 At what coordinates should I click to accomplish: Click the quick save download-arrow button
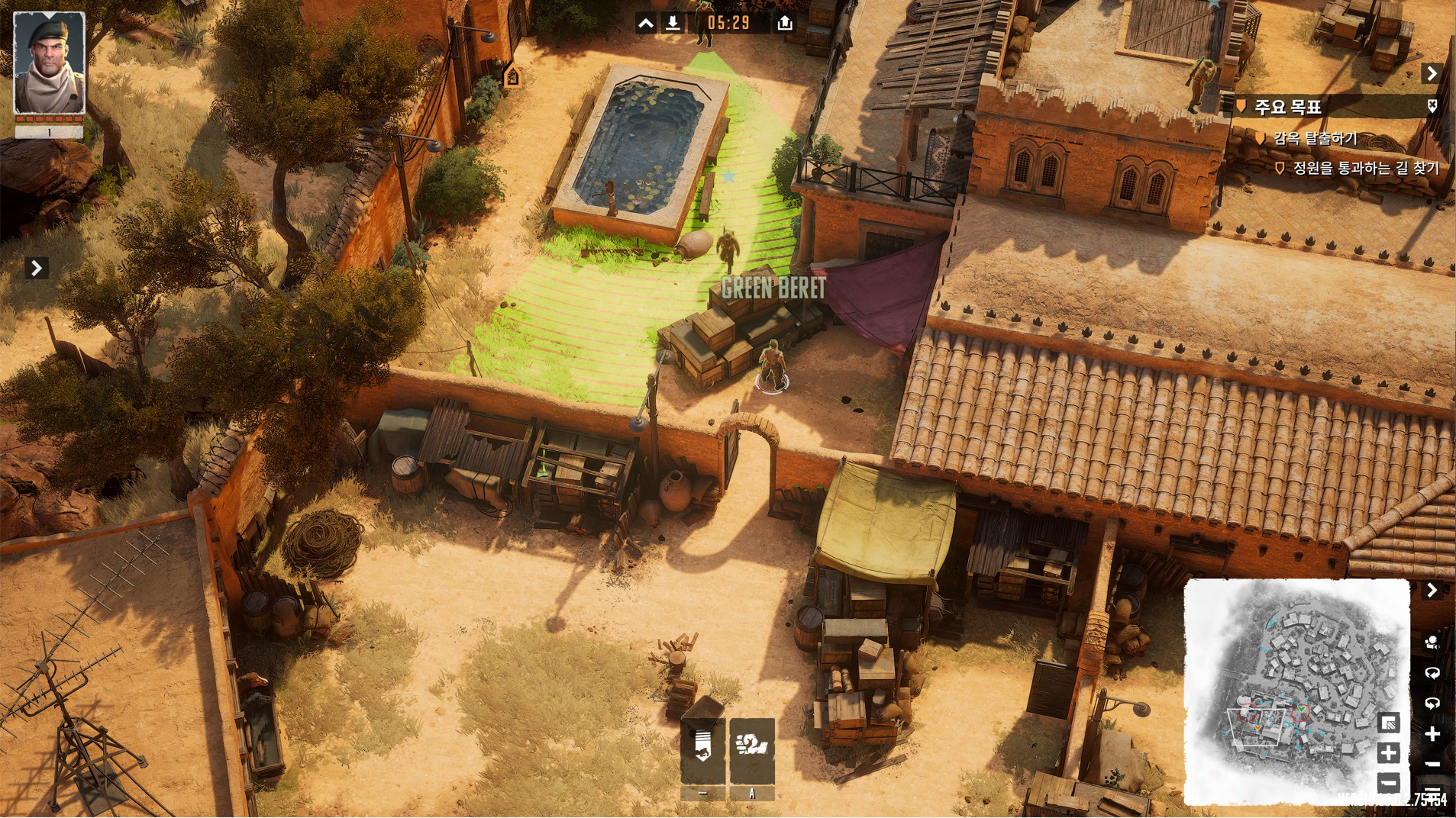point(673,23)
